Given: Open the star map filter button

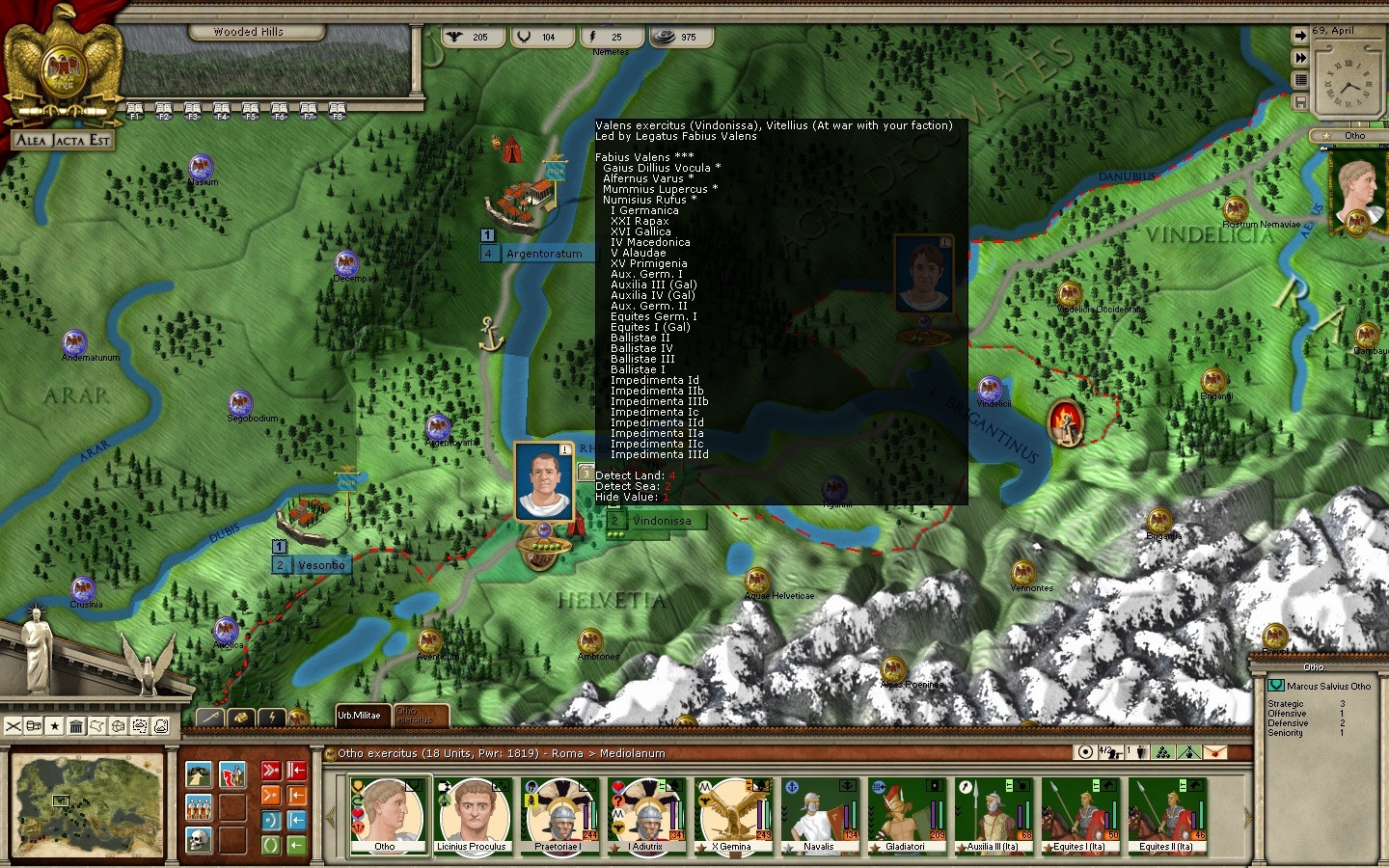Looking at the screenshot, I should click(55, 726).
